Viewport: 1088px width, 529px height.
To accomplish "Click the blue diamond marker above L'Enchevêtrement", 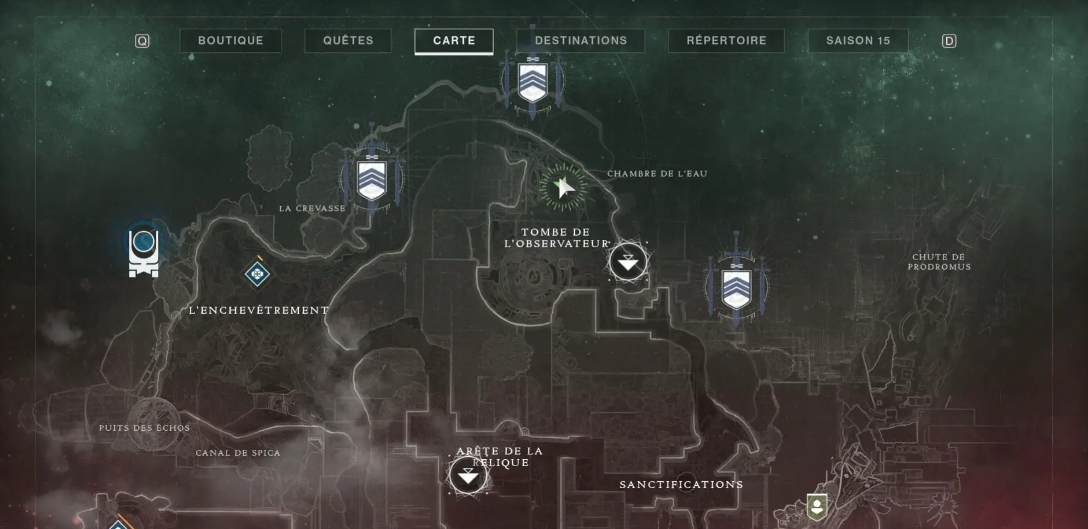I will 257,271.
